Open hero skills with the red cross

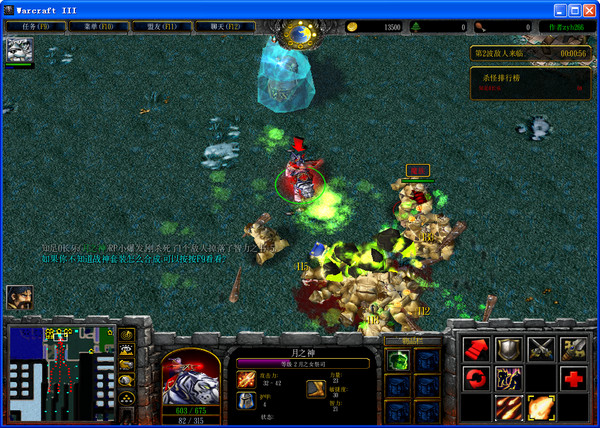click(x=573, y=378)
